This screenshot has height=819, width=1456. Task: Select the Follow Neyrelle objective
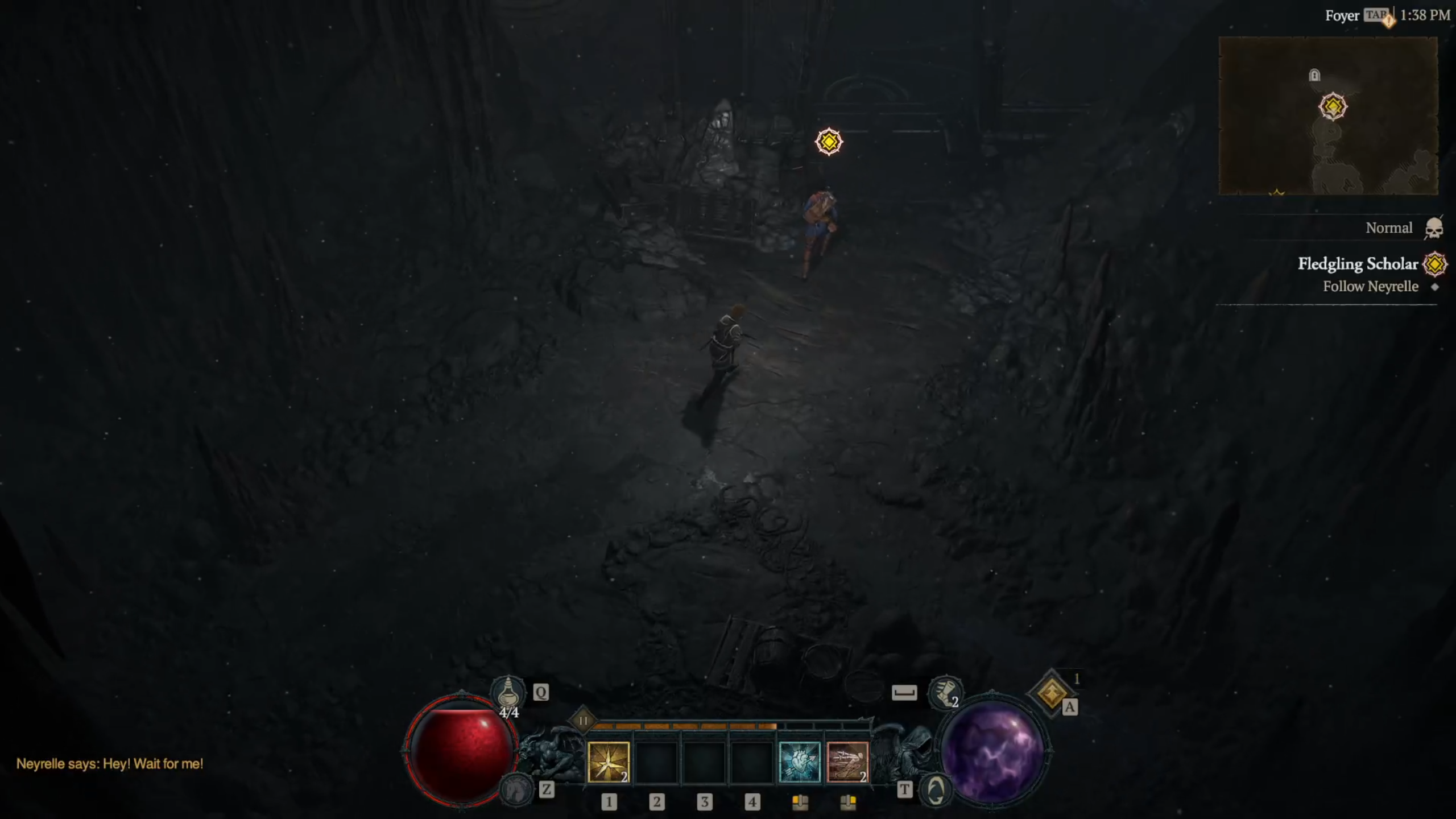1370,287
